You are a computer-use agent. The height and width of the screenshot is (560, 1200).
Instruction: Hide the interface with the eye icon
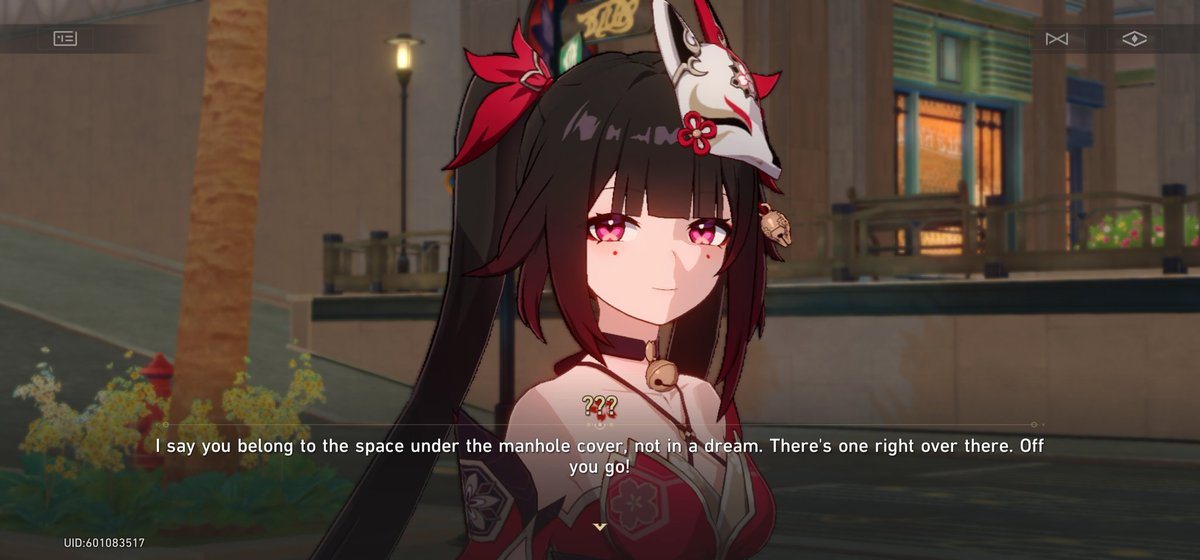tap(1134, 39)
